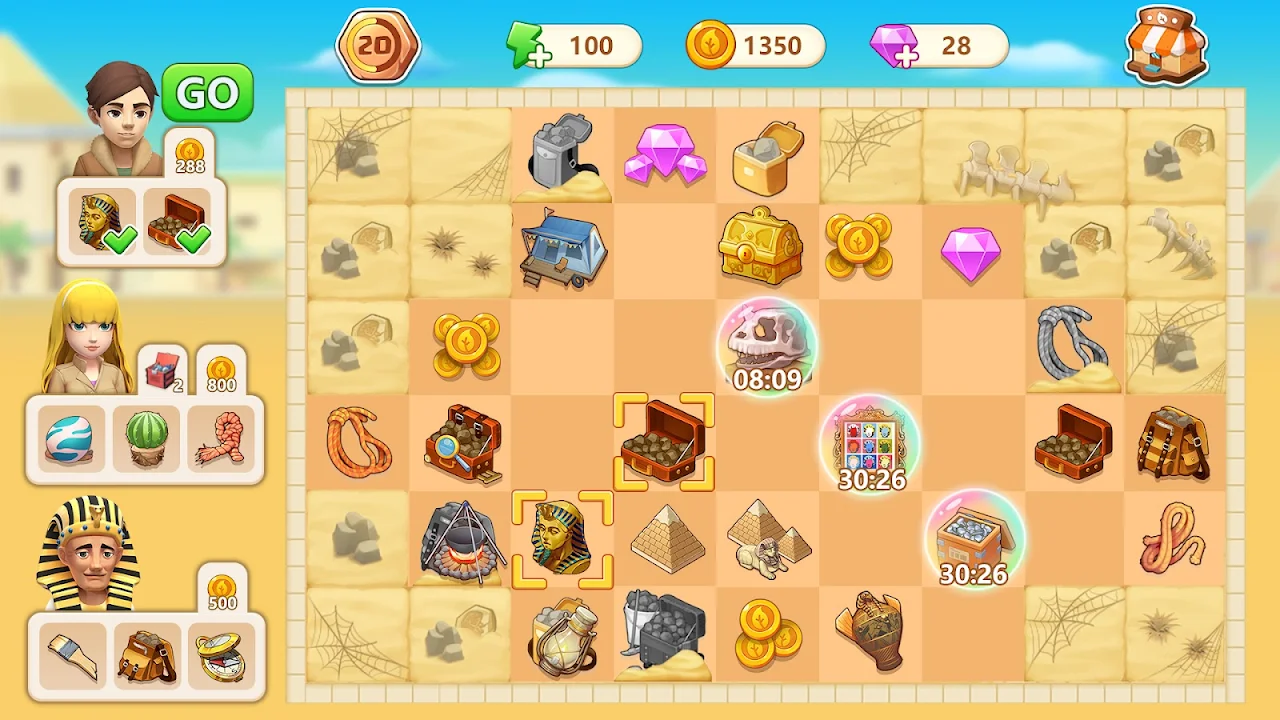Open the level 20 badge
This screenshot has width=1280, height=720.
point(378,46)
